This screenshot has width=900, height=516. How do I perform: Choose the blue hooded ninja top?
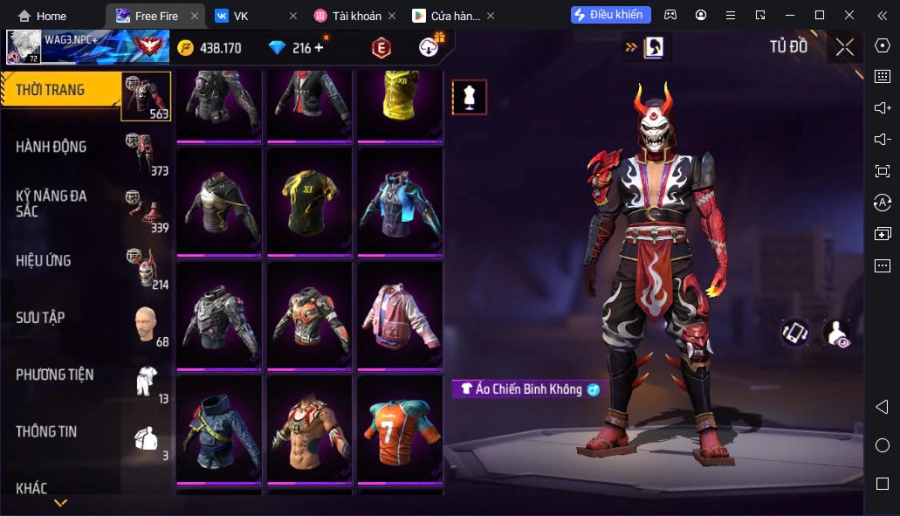pos(220,427)
